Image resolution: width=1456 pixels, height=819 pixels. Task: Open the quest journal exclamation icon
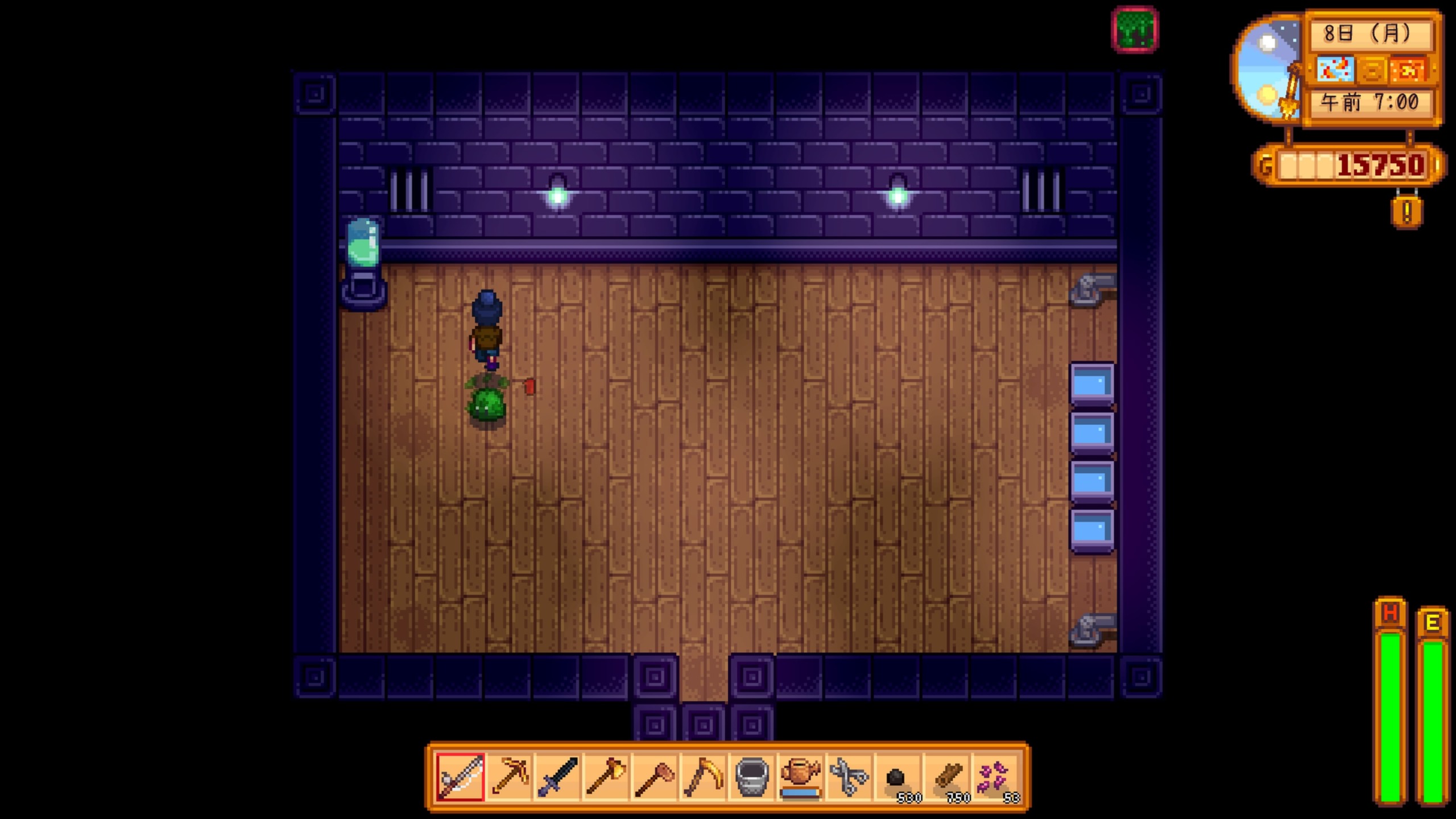click(x=1407, y=213)
